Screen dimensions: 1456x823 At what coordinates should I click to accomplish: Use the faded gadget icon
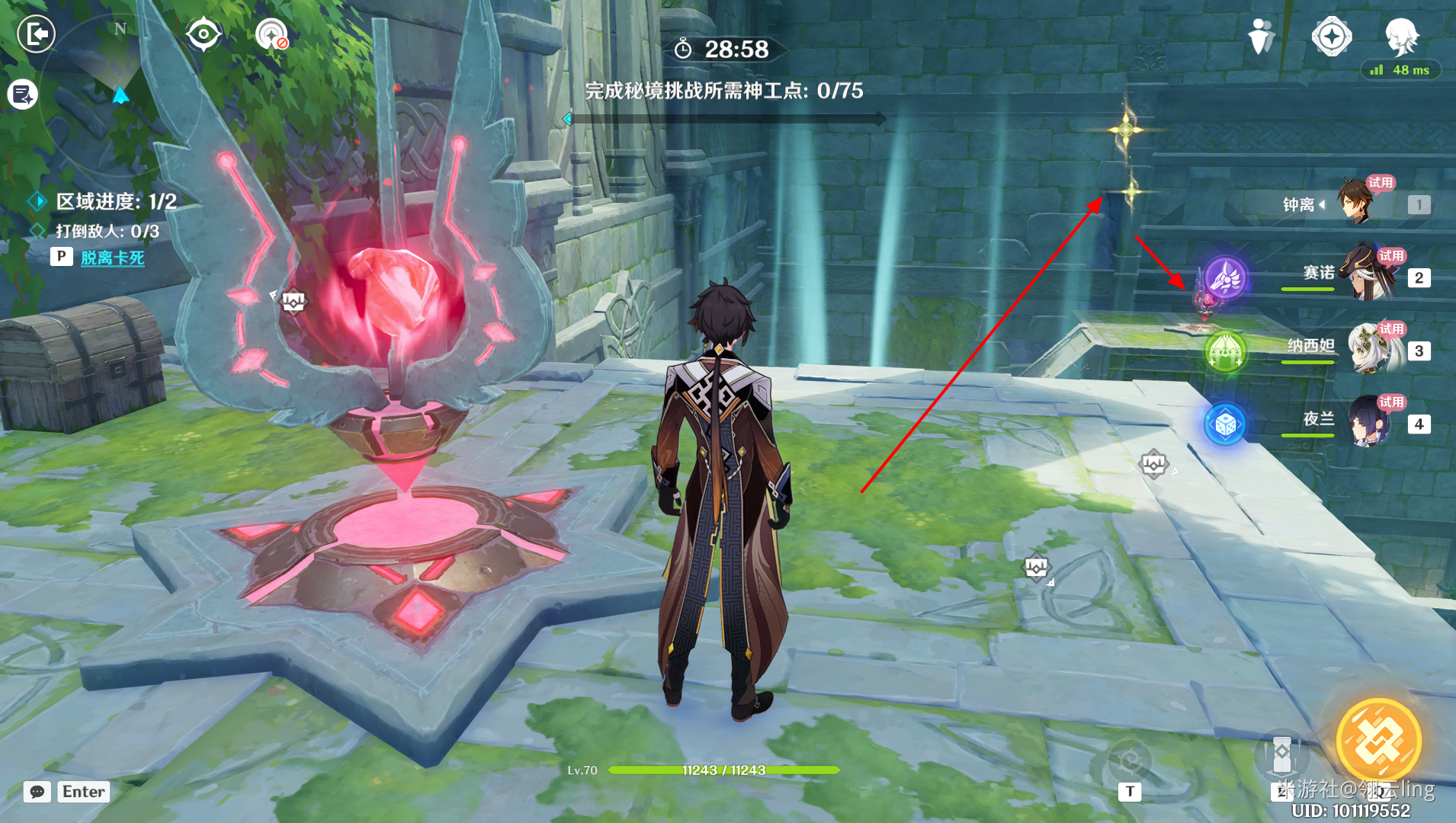[x=1129, y=760]
